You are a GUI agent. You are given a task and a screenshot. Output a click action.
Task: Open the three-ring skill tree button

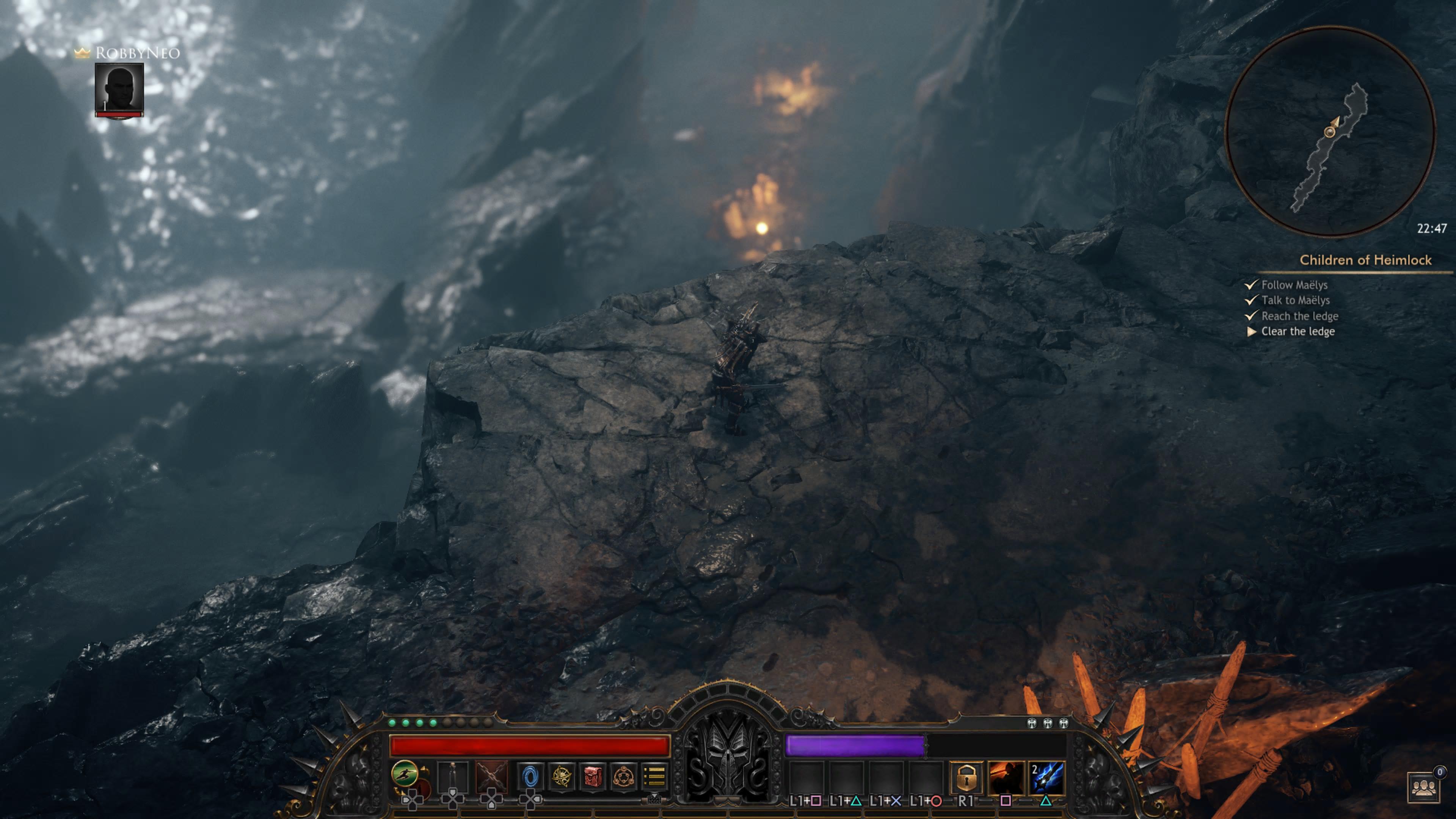(623, 777)
